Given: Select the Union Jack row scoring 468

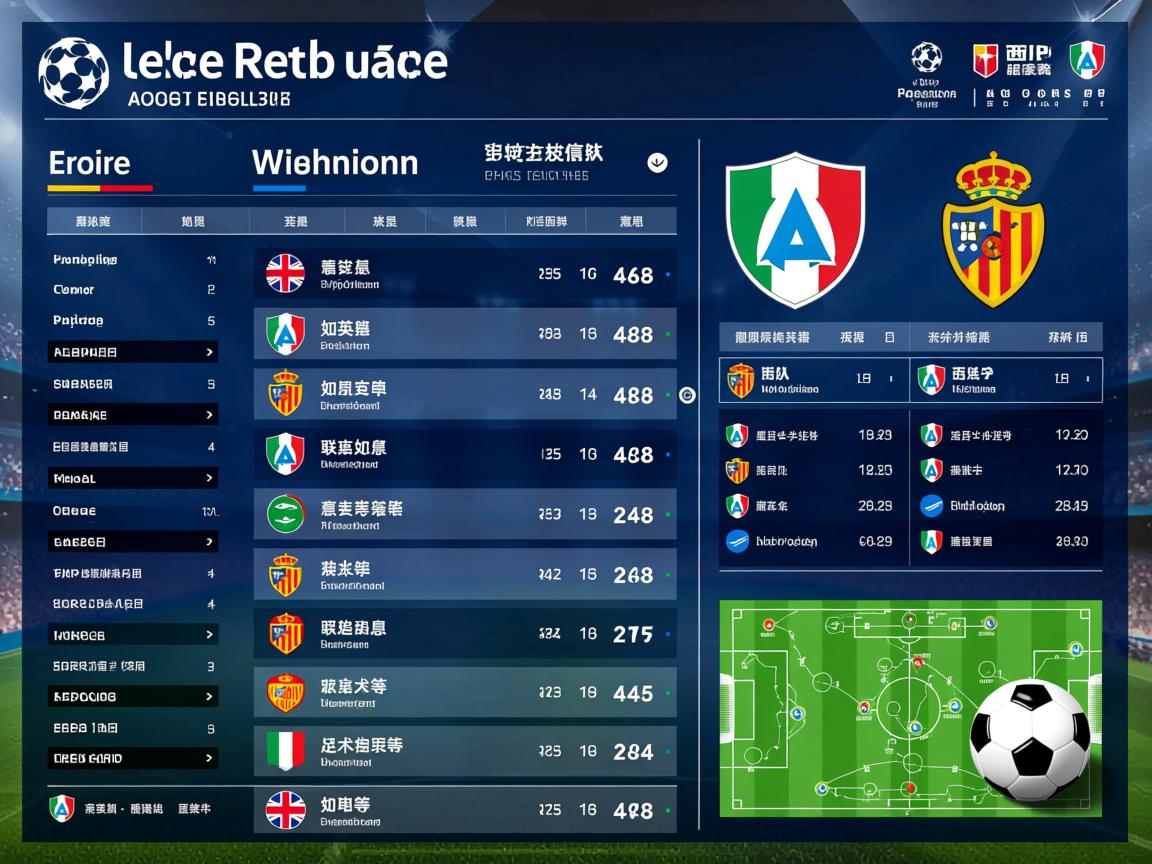Looking at the screenshot, I should point(465,274).
